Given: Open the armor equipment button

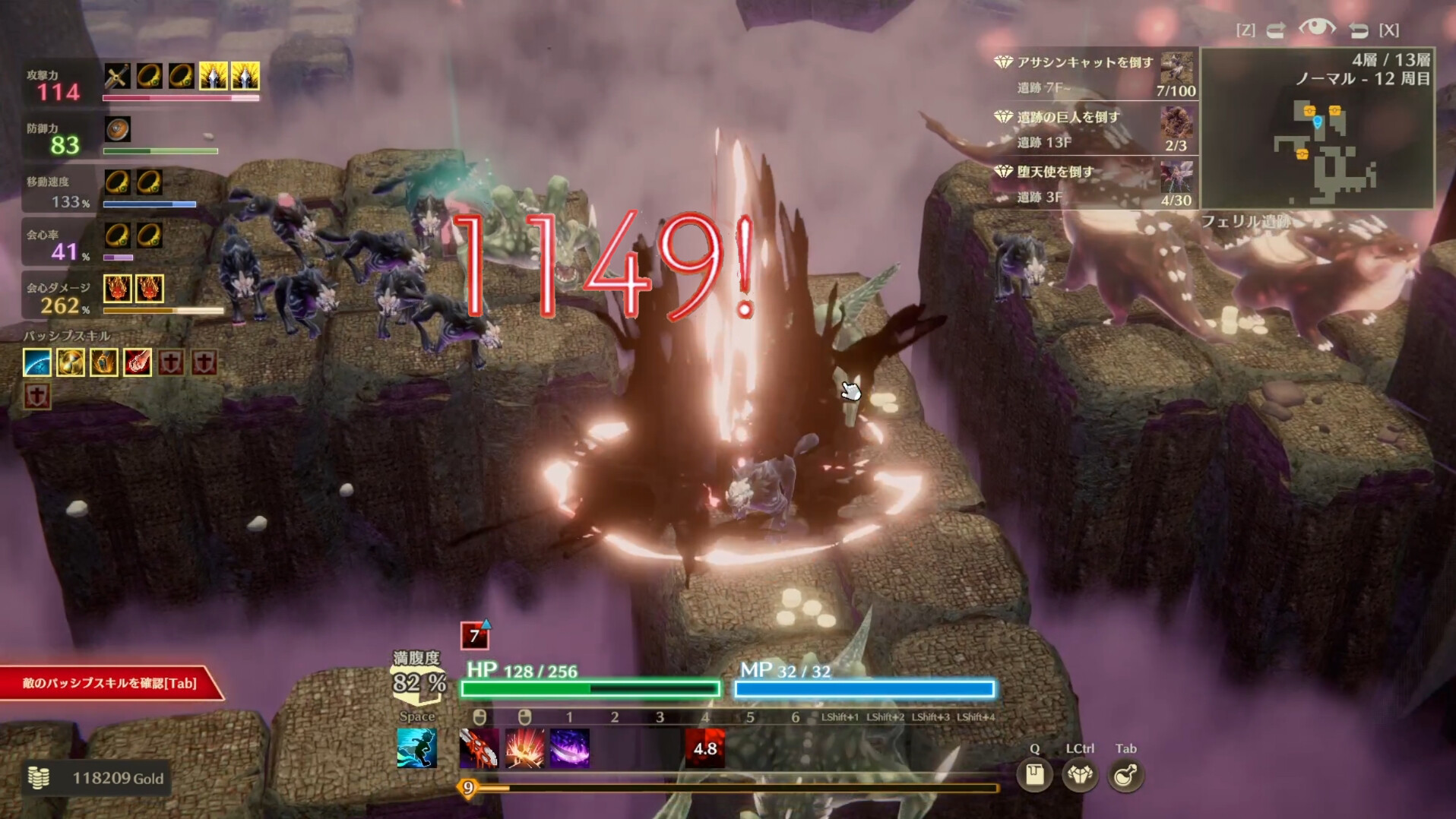Looking at the screenshot, I should tap(1080, 775).
